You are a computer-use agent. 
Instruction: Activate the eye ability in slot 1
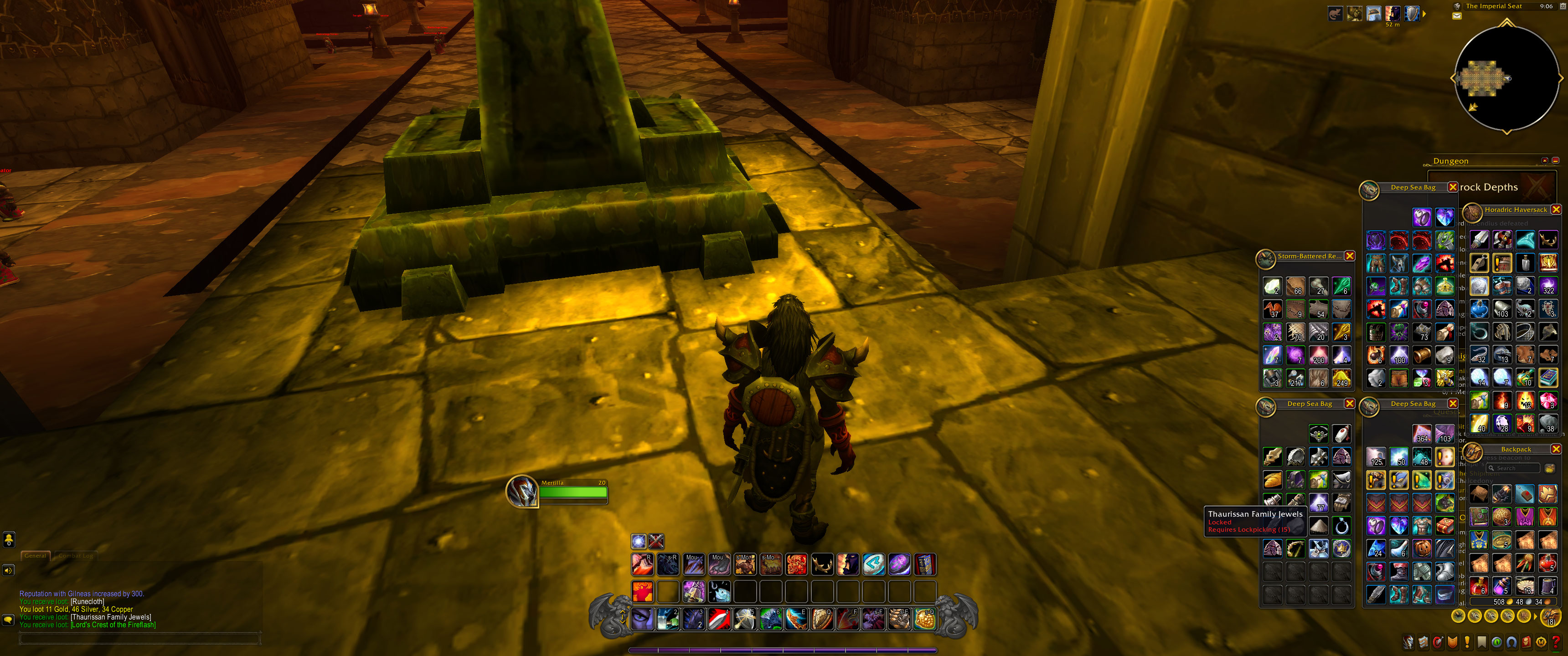642,620
